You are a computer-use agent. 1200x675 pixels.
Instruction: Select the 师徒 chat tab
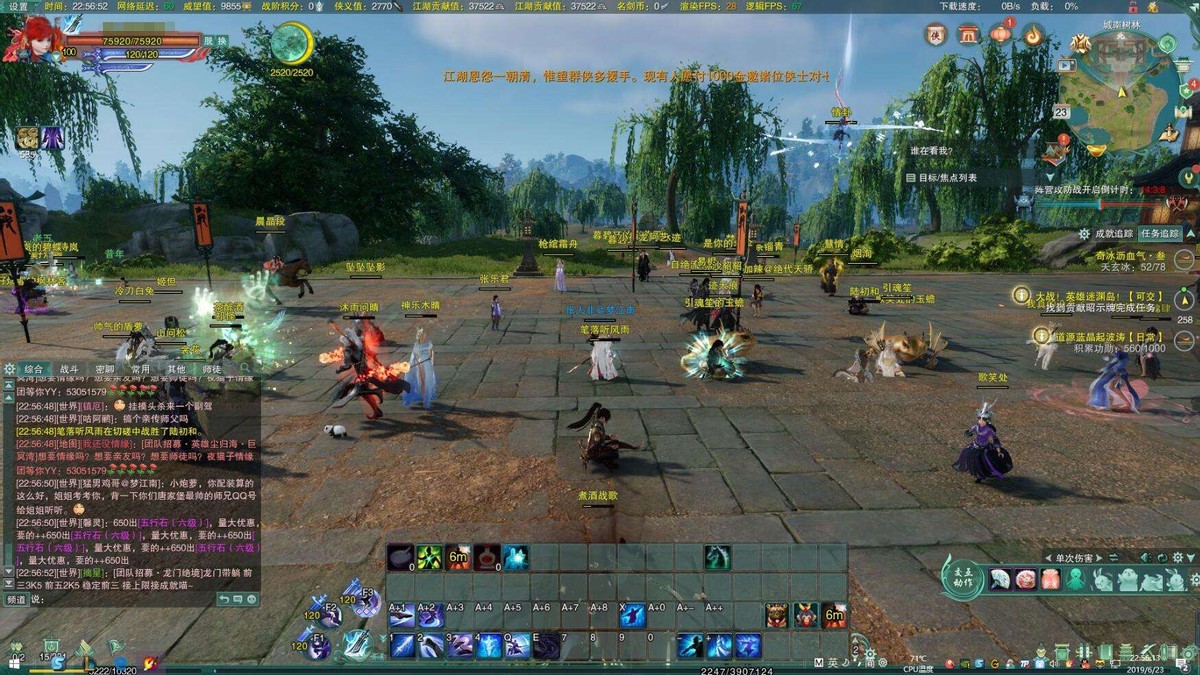tap(212, 369)
